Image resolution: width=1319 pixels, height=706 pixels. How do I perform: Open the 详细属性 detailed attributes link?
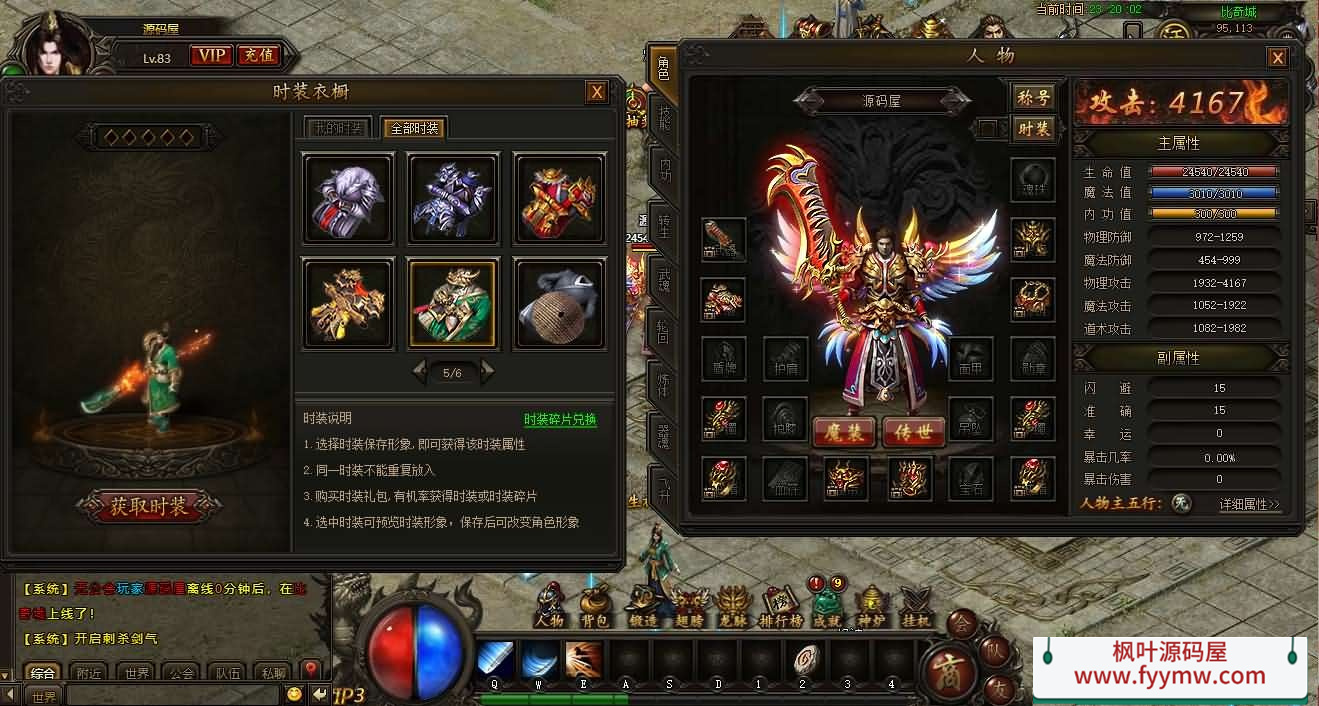click(1249, 504)
